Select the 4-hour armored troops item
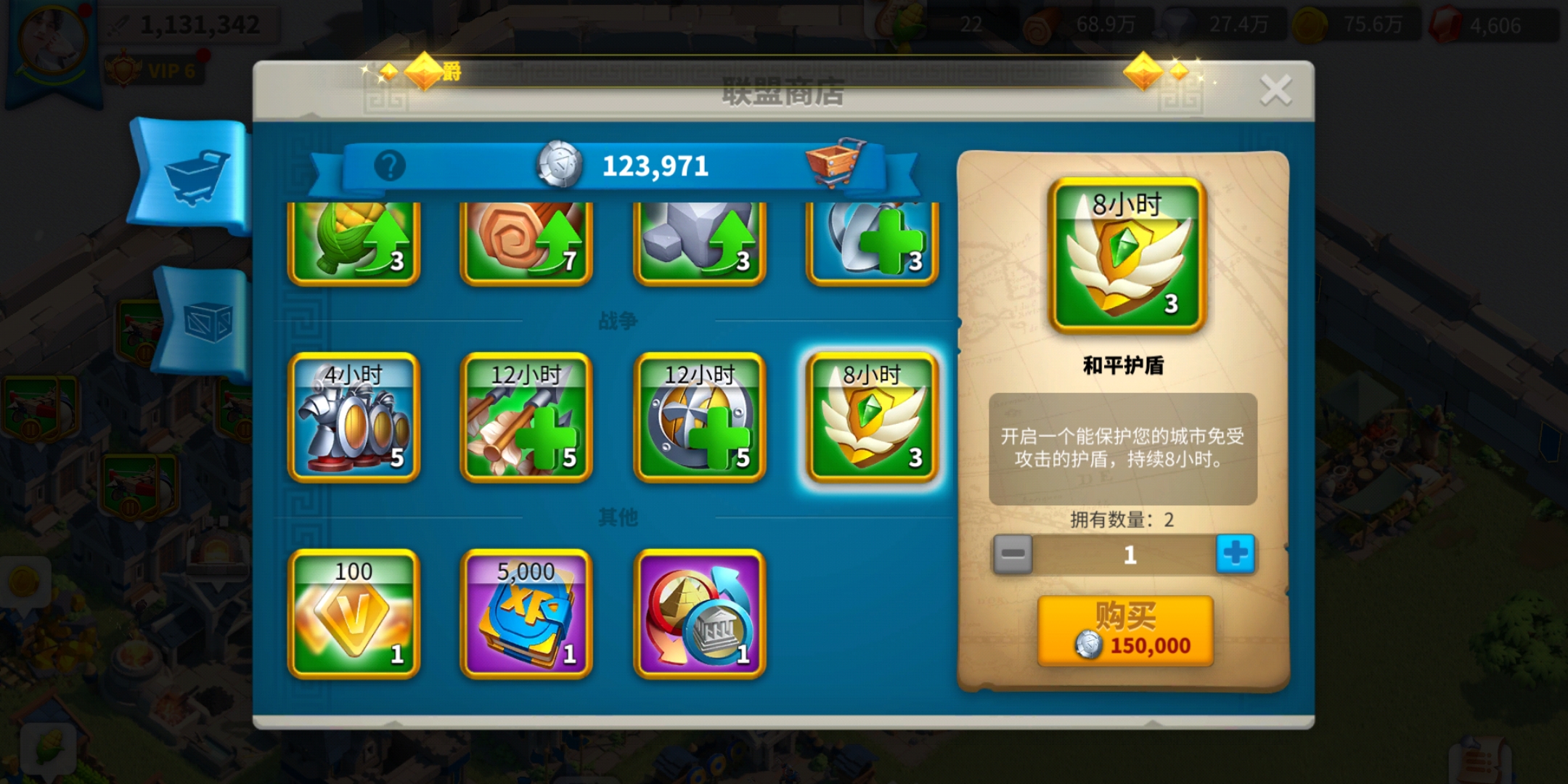1568x784 pixels. click(354, 417)
